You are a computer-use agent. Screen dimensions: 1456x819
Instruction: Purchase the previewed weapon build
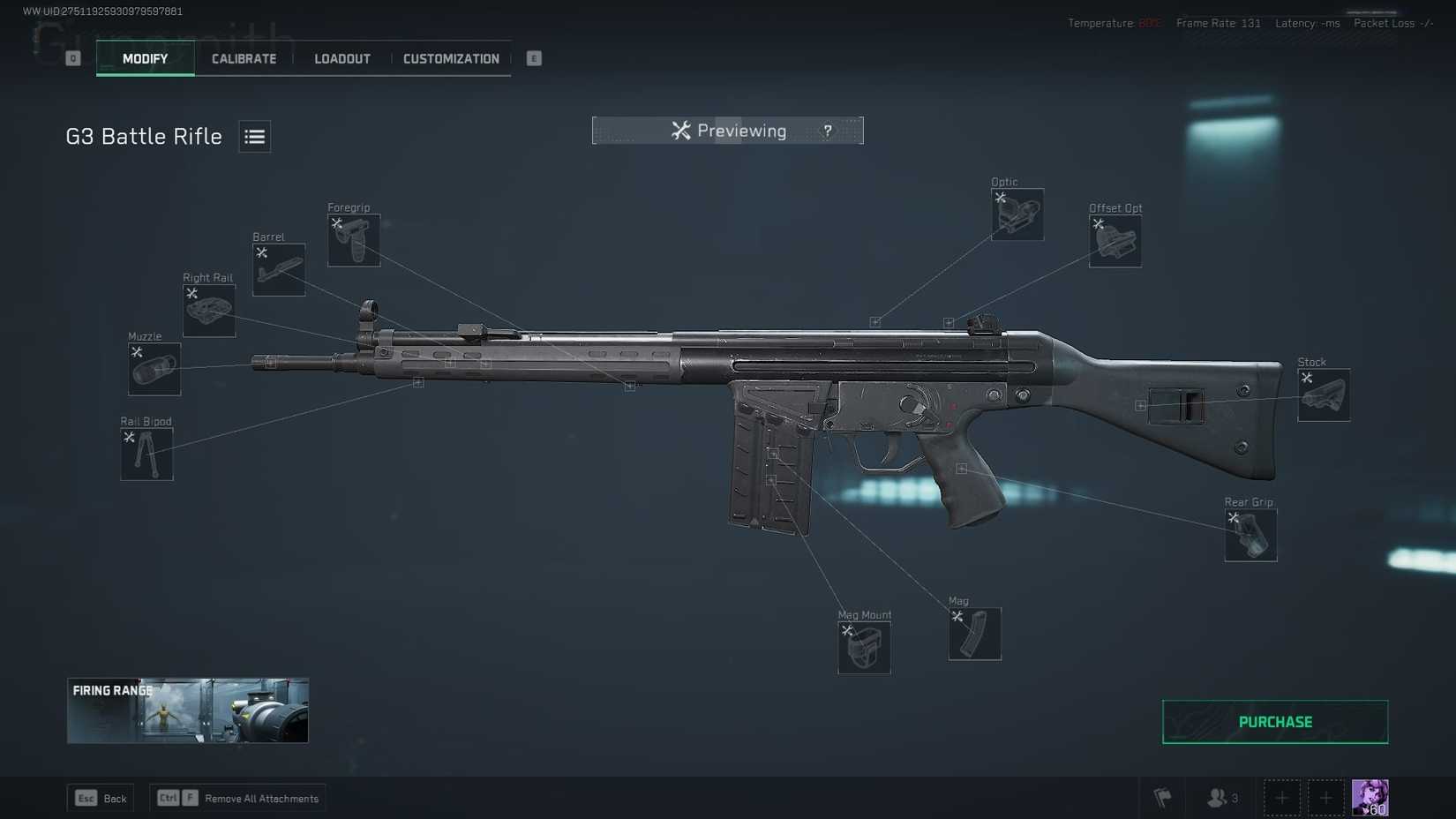(x=1275, y=722)
